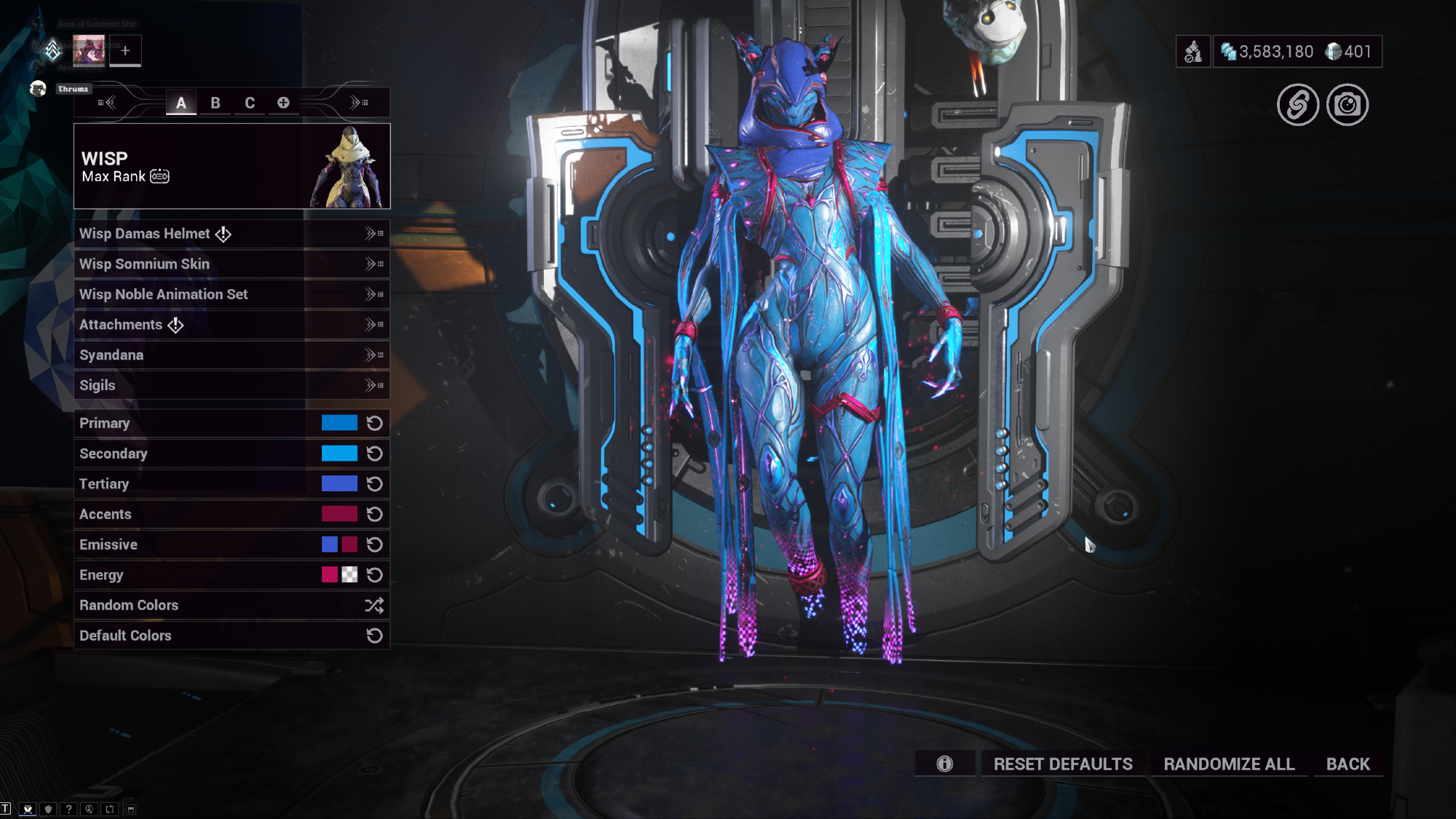
Task: Choose the Wisp Somnium Skin entry
Action: [x=231, y=264]
